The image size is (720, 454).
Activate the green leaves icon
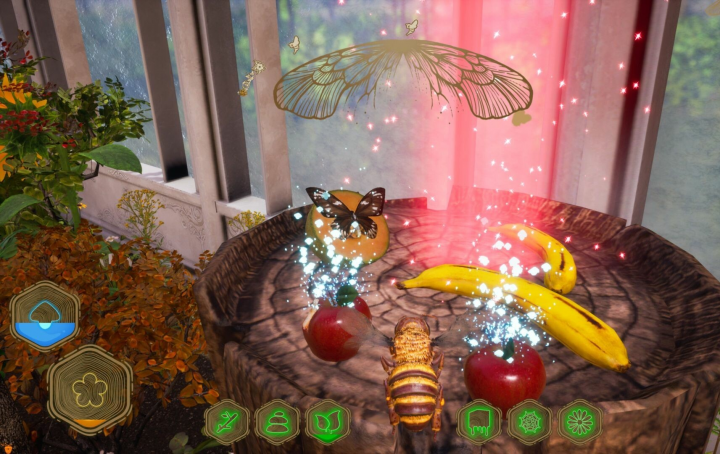[x=327, y=422]
